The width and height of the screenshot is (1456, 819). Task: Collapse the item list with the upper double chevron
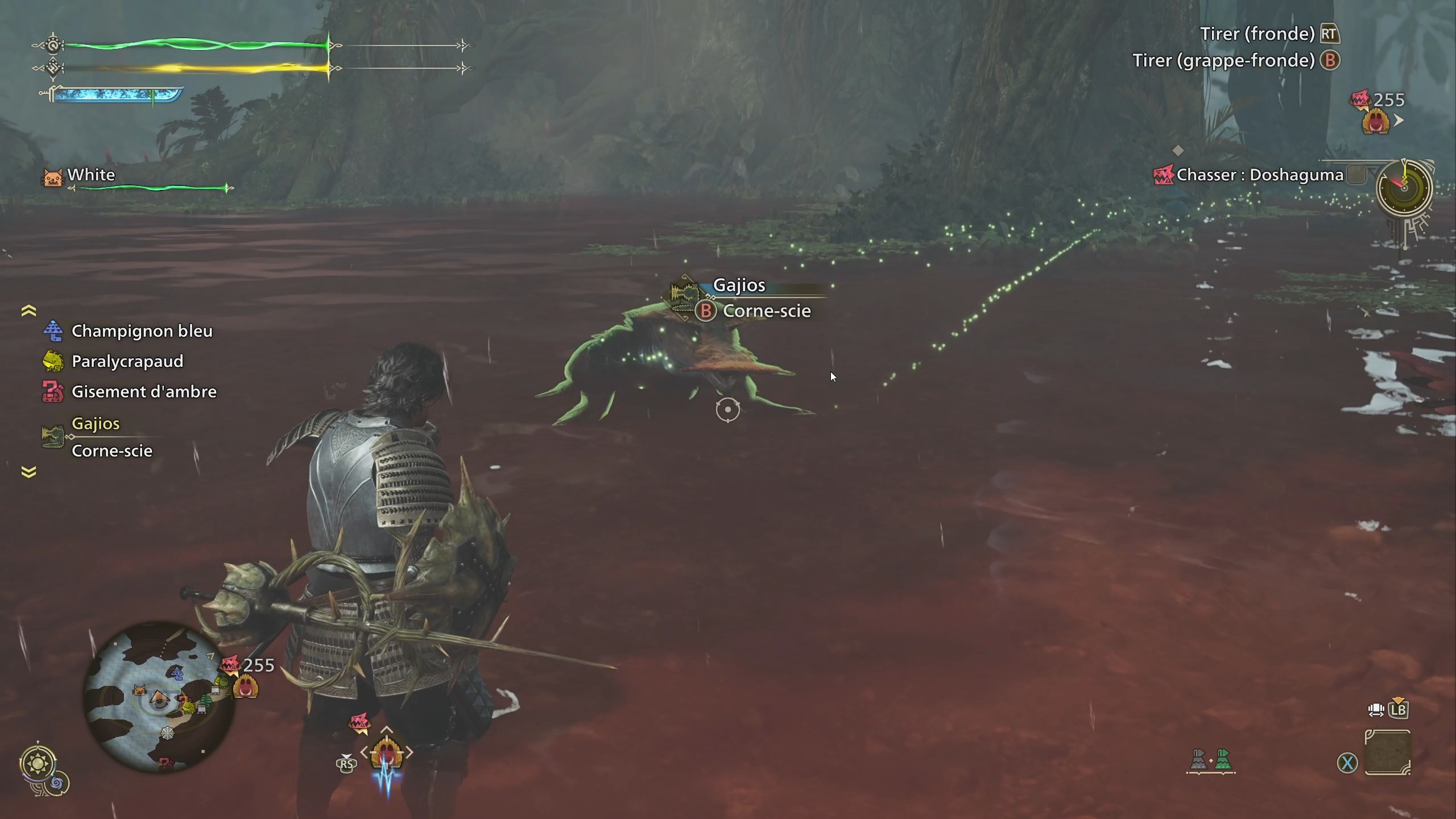(x=28, y=311)
